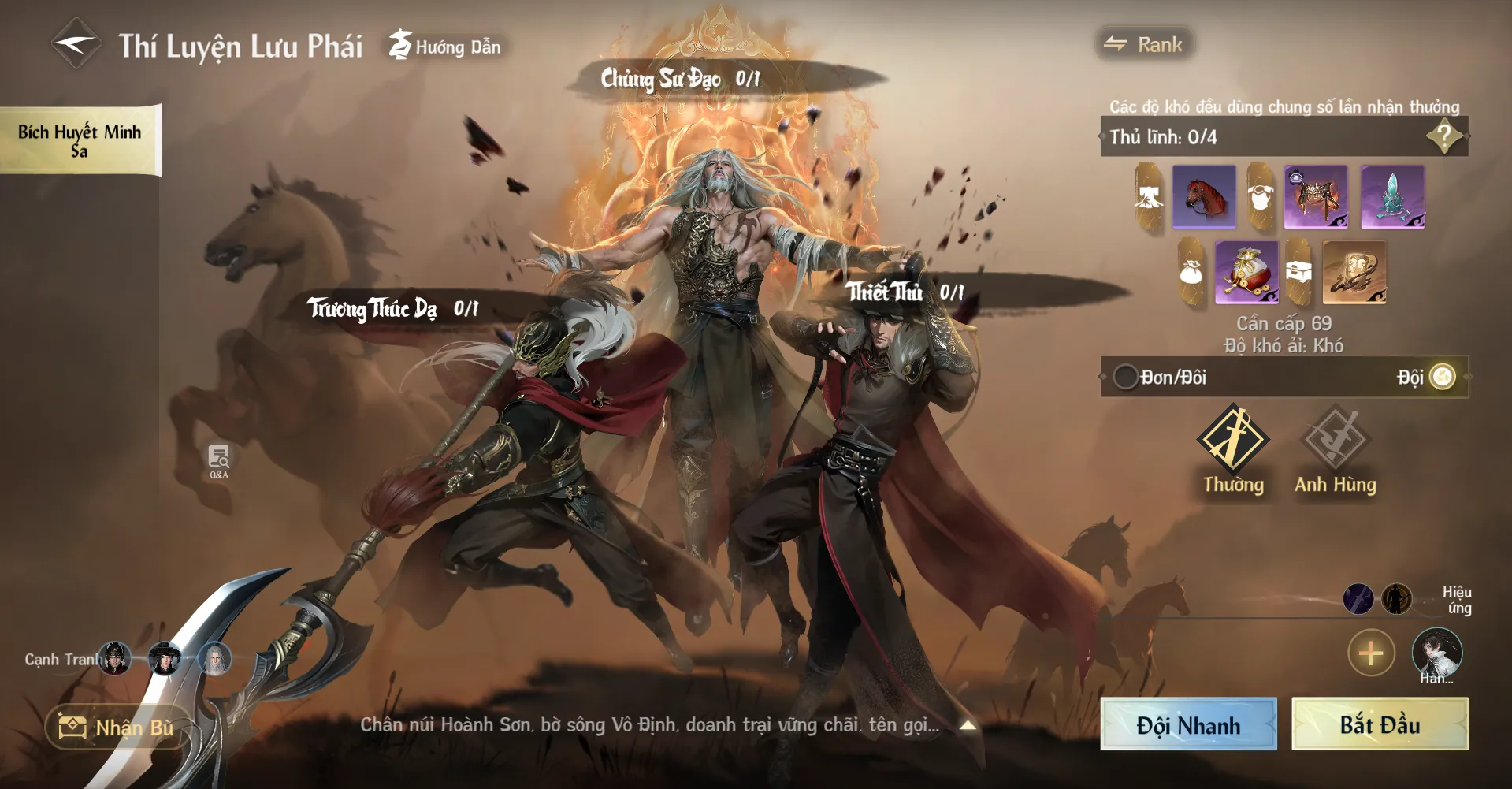Inspect the red pouch reward item
This screenshot has height=789, width=1512.
click(x=1246, y=273)
